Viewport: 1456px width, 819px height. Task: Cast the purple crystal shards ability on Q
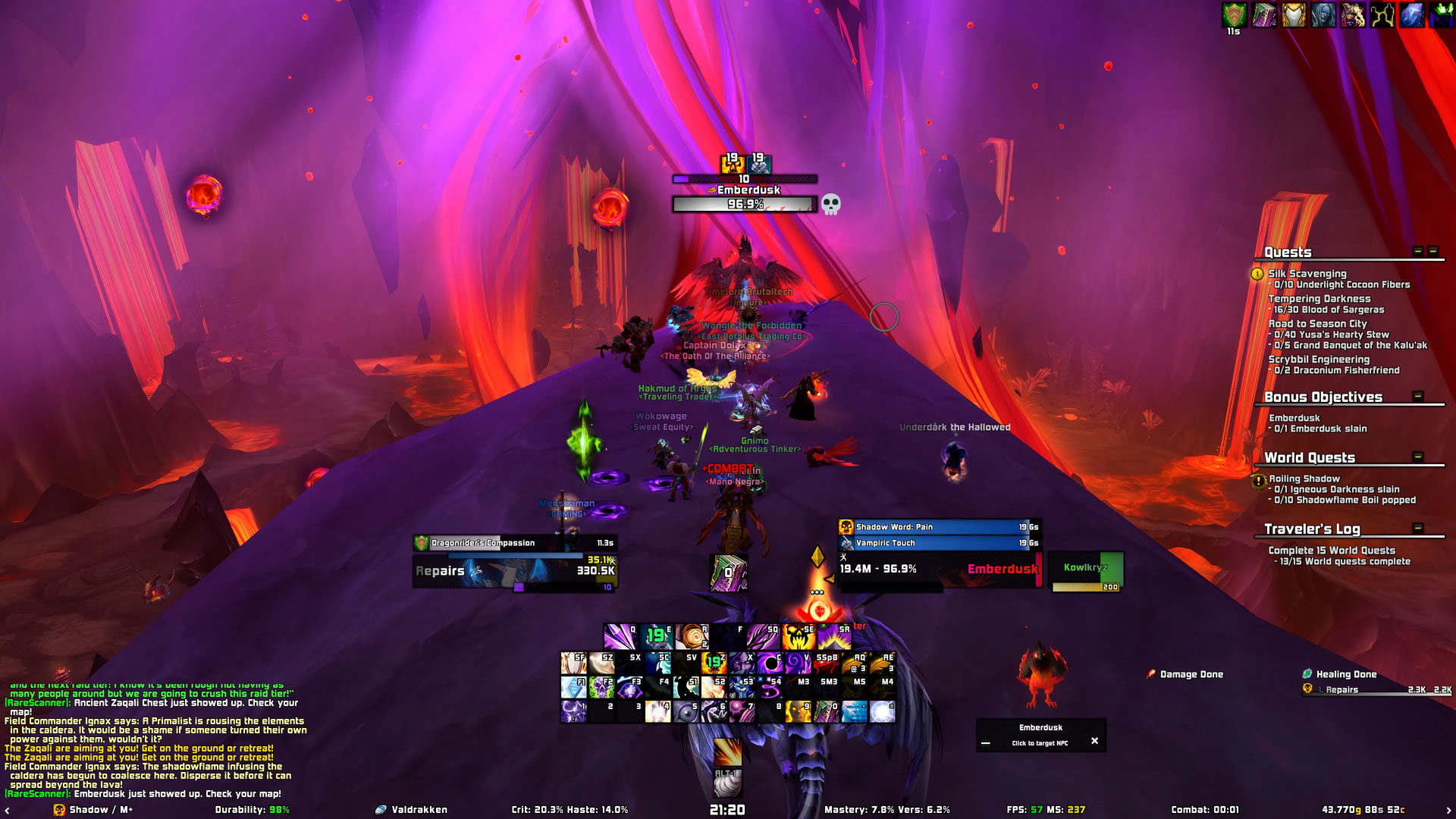619,637
